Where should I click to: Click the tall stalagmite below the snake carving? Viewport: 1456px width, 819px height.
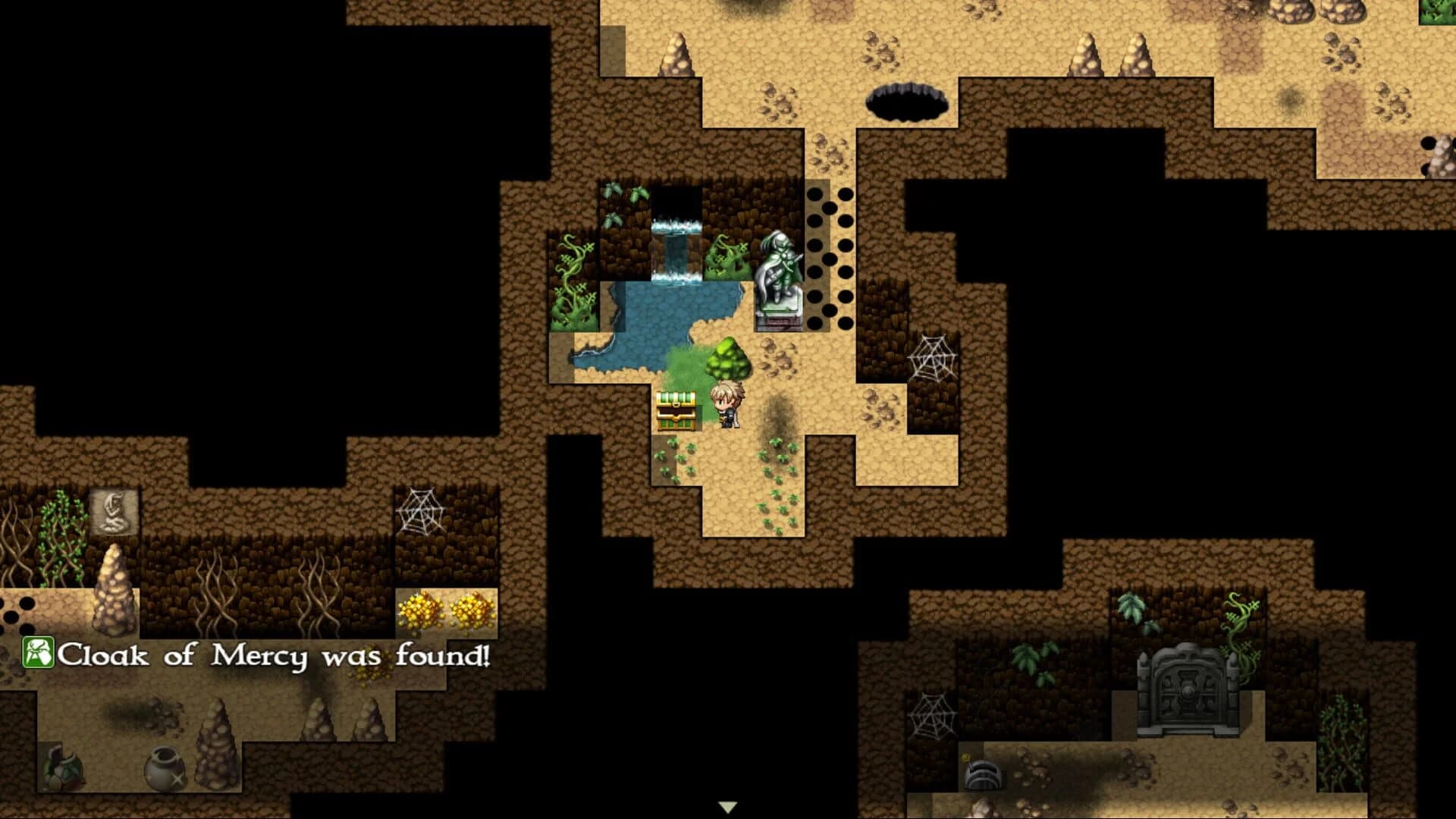point(112,591)
